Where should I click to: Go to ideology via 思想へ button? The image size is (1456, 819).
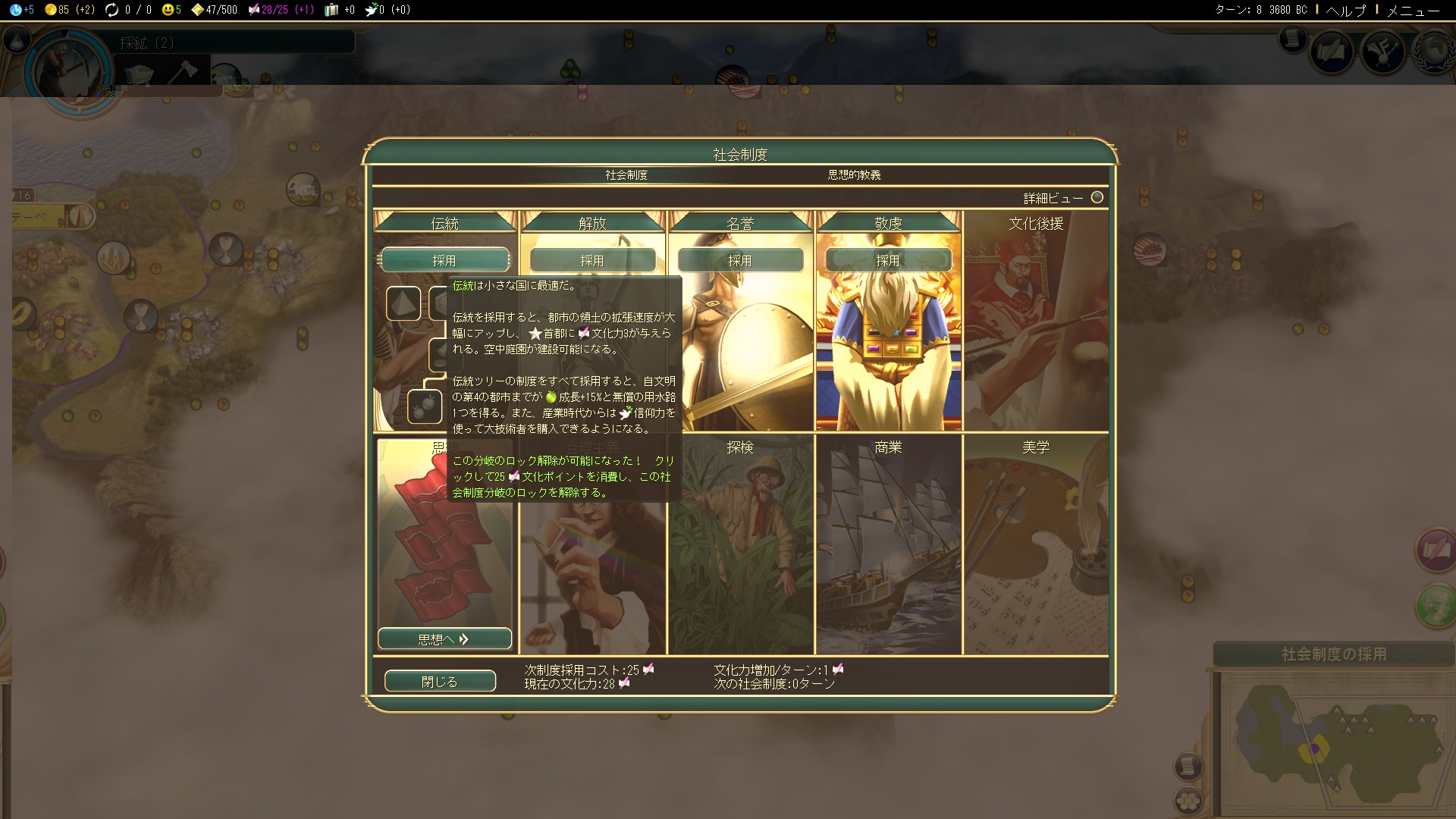tap(444, 639)
